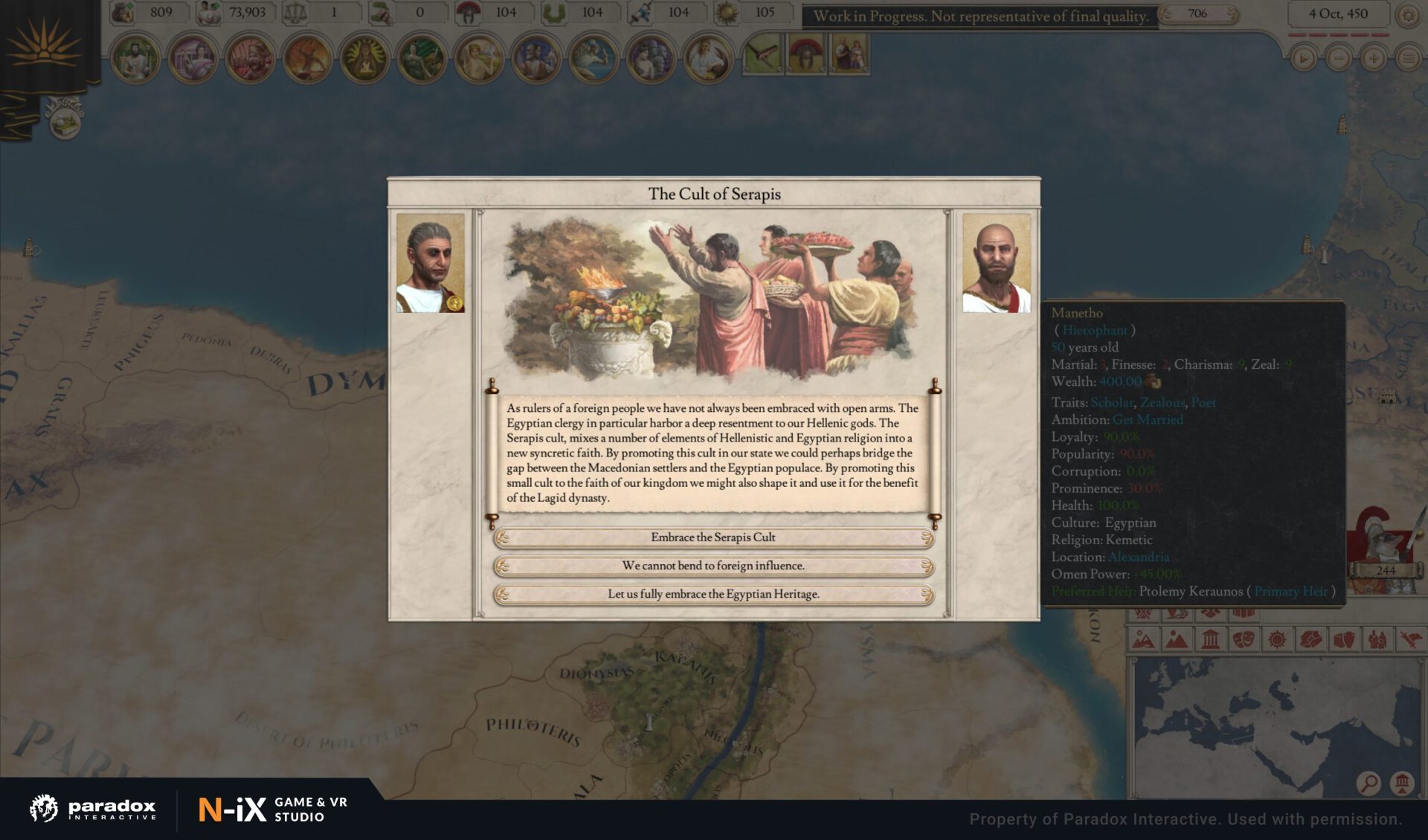Click Manetho's bald bearded portrait
Screen dimensions: 1428x840
tap(996, 263)
